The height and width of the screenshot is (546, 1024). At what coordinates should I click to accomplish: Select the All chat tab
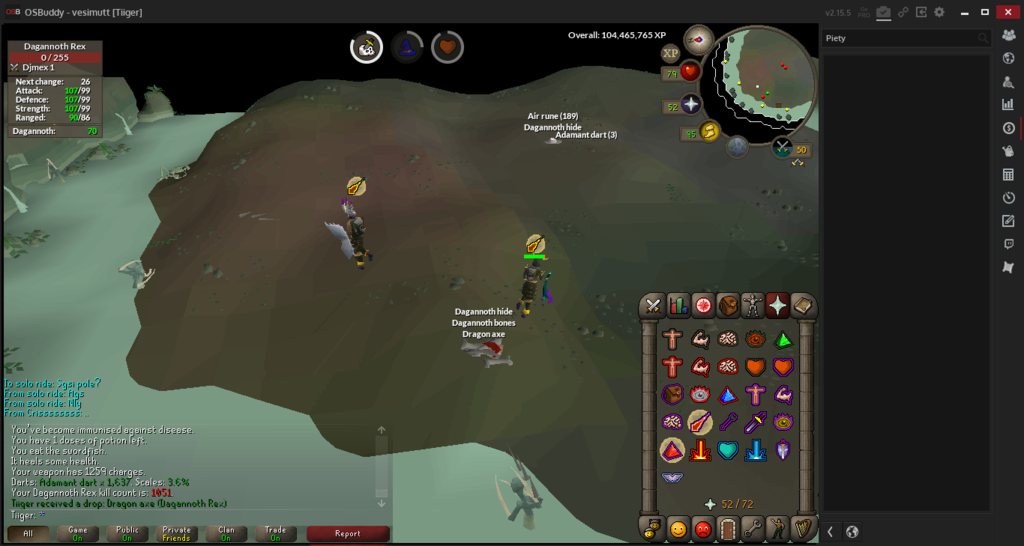[x=28, y=533]
